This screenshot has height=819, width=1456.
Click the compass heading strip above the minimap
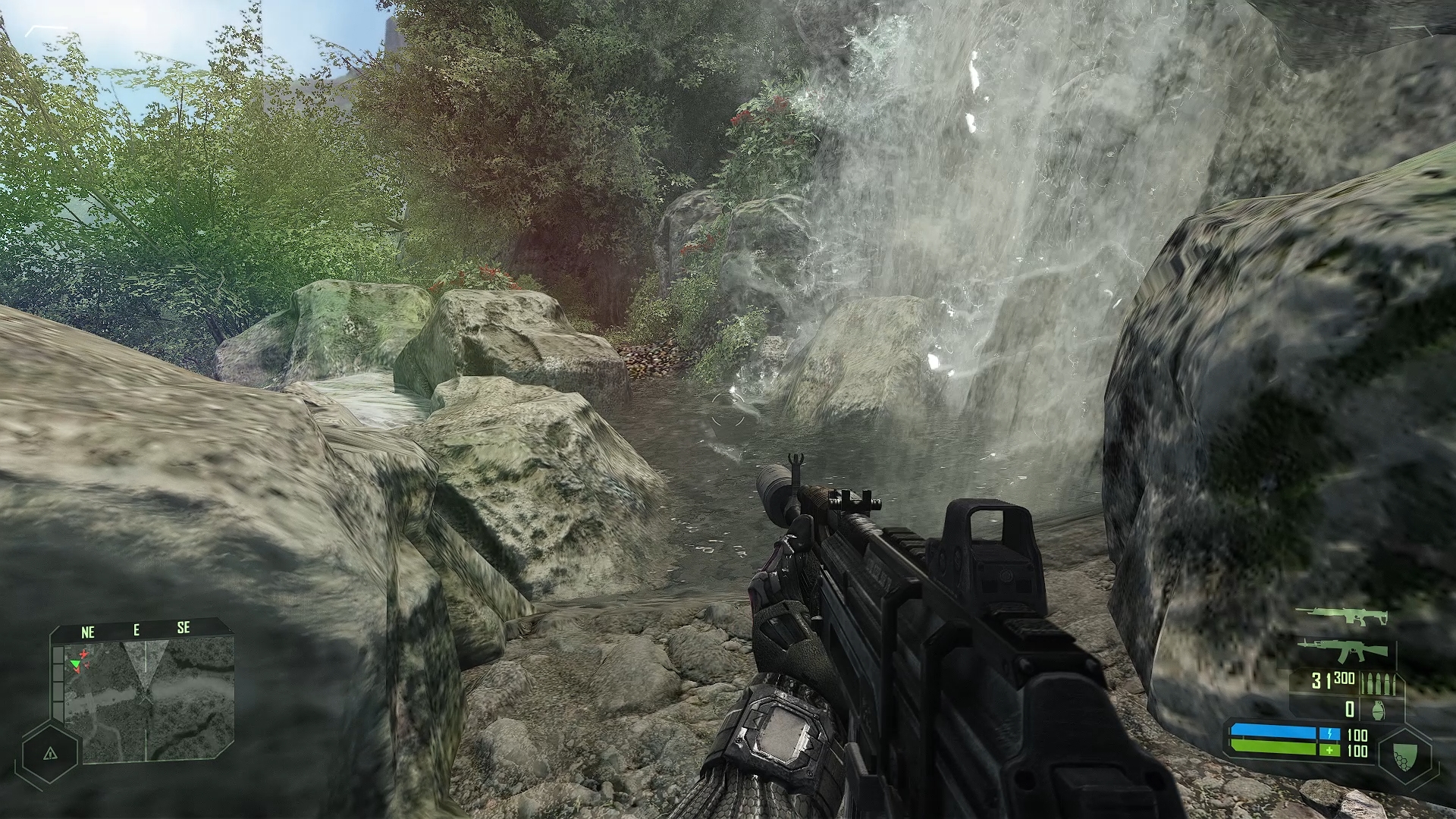[136, 629]
